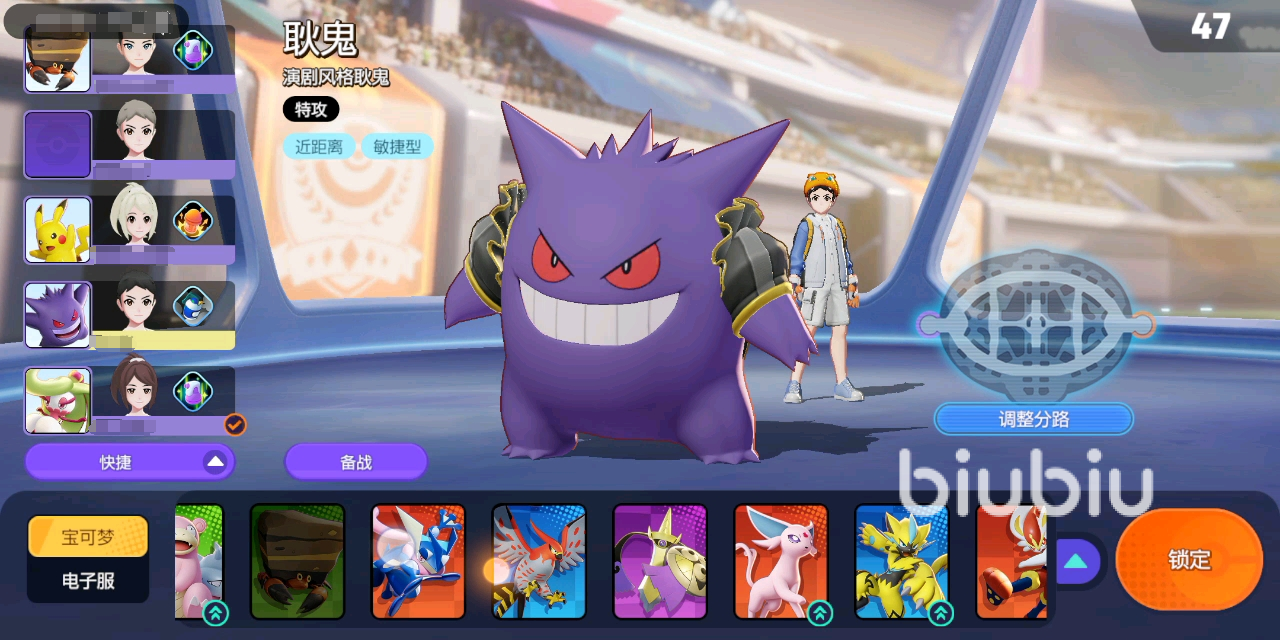Viewport: 1280px width, 640px height.
Task: Select the Talonflame card
Action: coord(539,561)
